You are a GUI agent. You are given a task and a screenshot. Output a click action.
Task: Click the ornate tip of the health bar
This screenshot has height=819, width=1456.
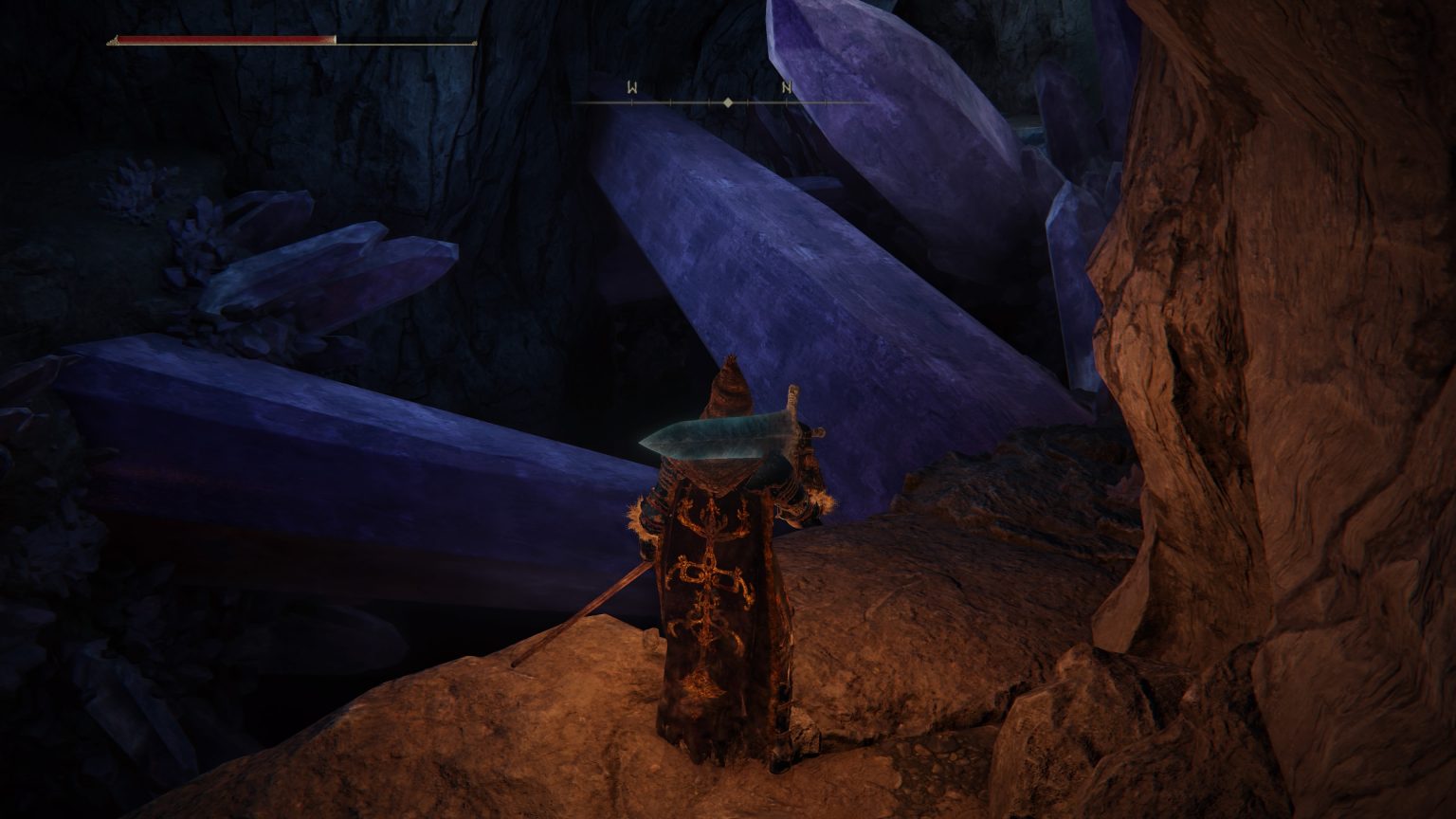pos(114,41)
